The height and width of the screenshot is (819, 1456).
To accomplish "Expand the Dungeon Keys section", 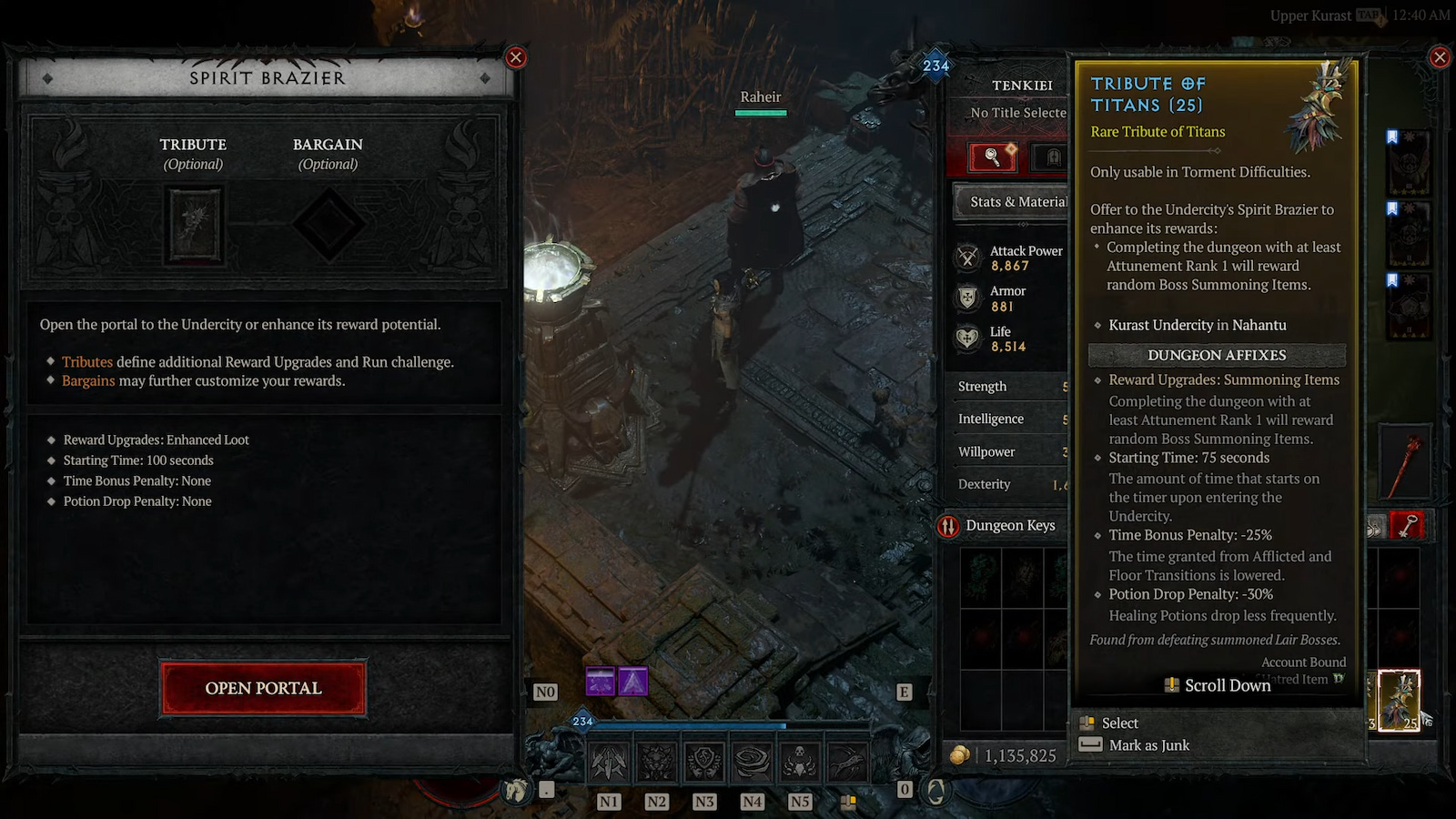I will click(1009, 525).
